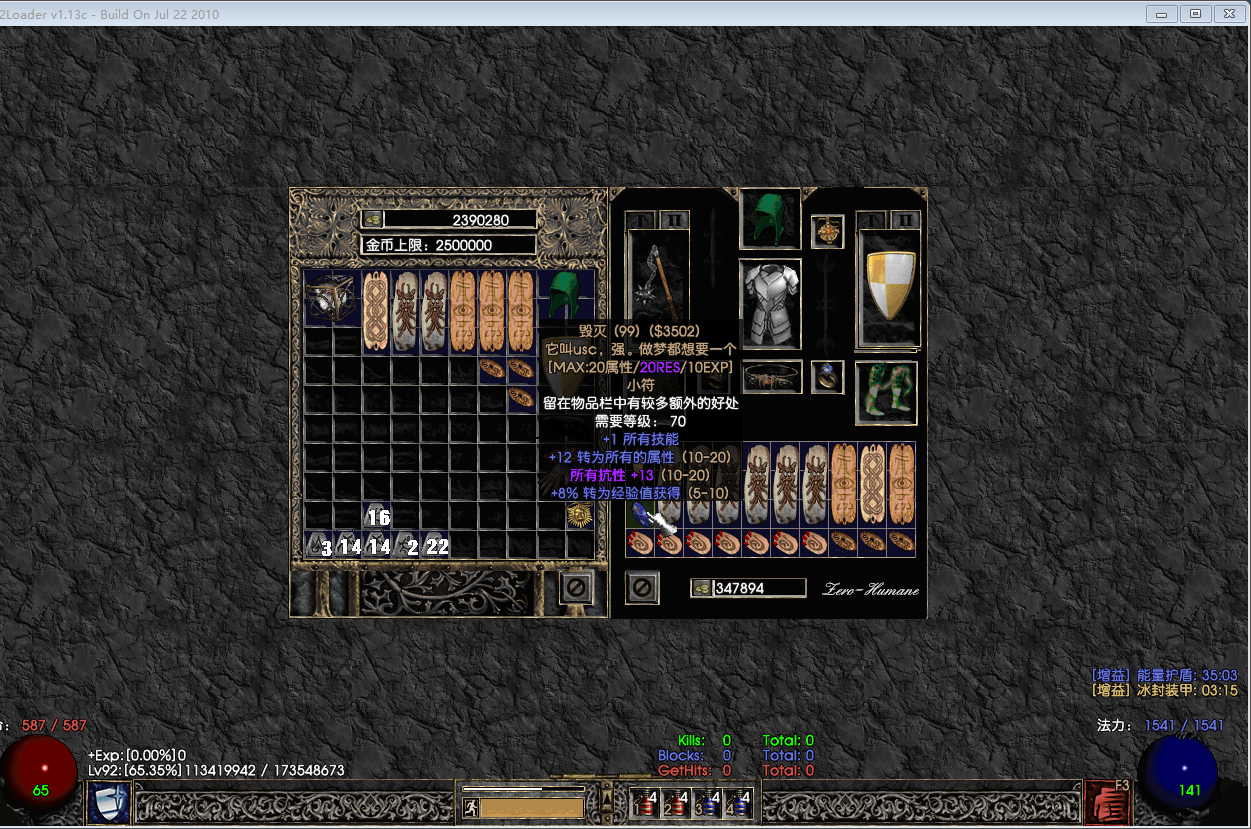Select the Horadric Cube in the stash

[x=333, y=298]
